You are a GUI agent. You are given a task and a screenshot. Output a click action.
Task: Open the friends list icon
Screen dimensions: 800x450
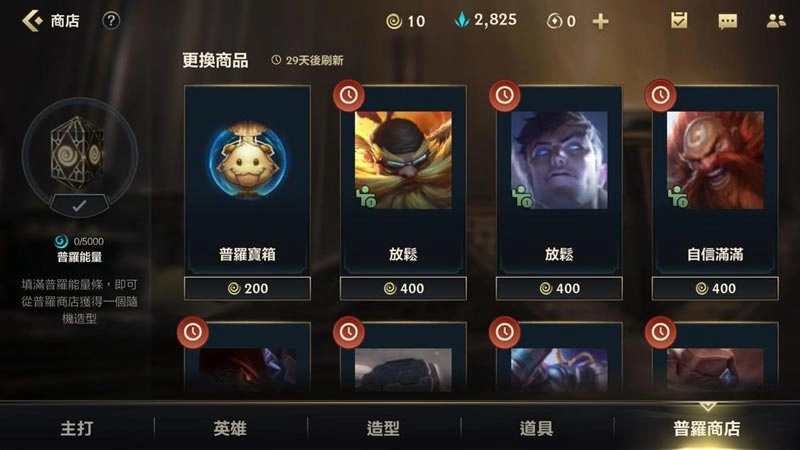pyautogui.click(x=775, y=20)
